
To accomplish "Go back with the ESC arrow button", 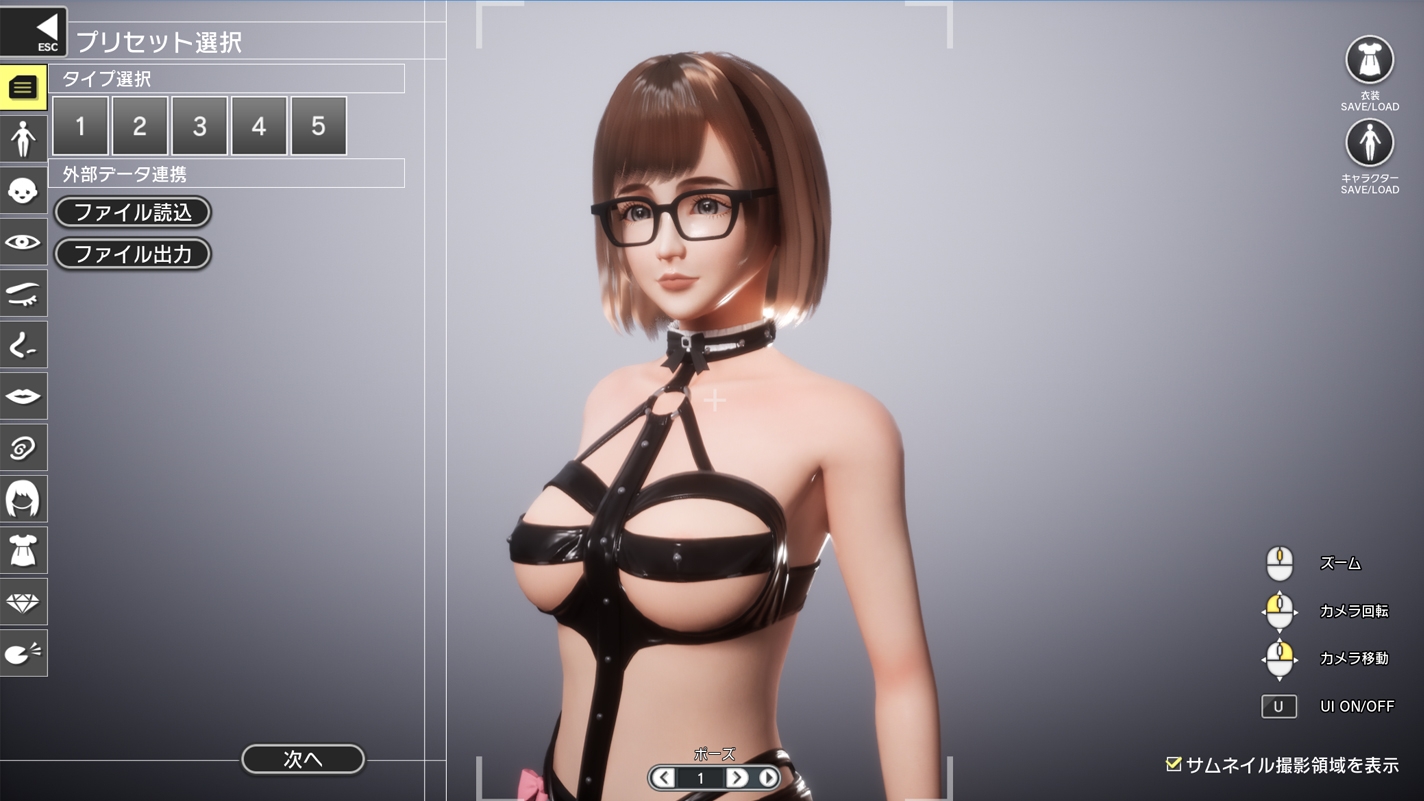I will (34, 31).
